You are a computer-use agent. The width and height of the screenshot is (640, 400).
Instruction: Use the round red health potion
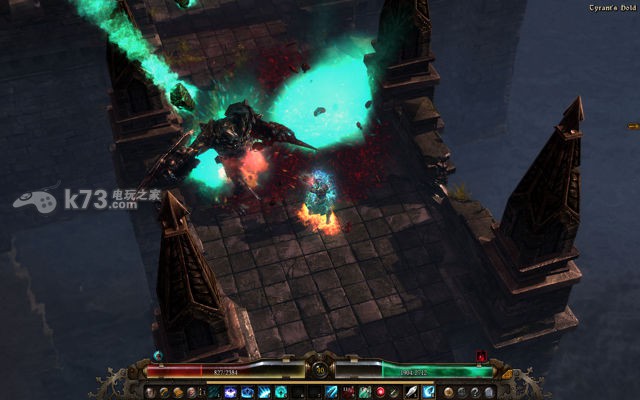click(381, 391)
